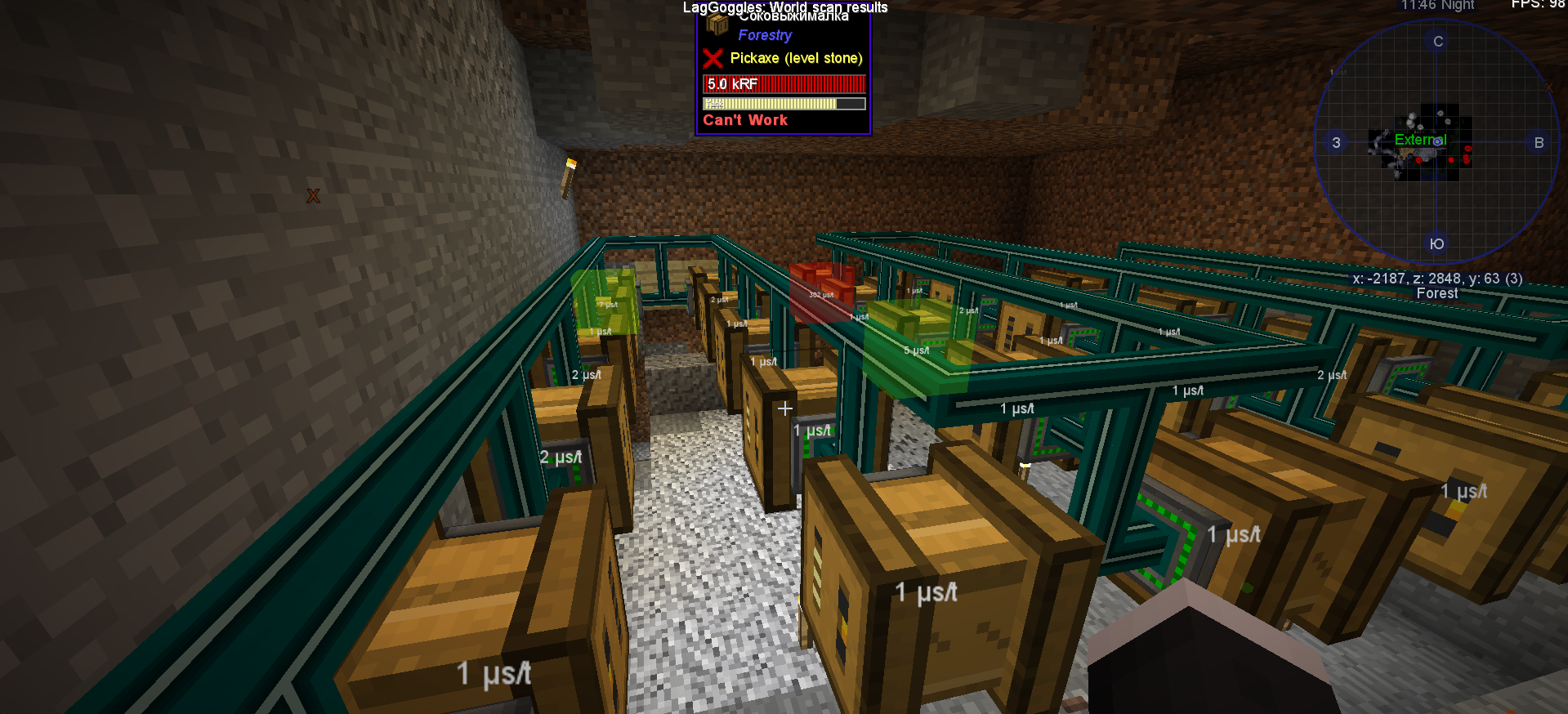The width and height of the screenshot is (1568, 714).
Task: Click the 11:46 Night time display
Action: click(x=1437, y=6)
